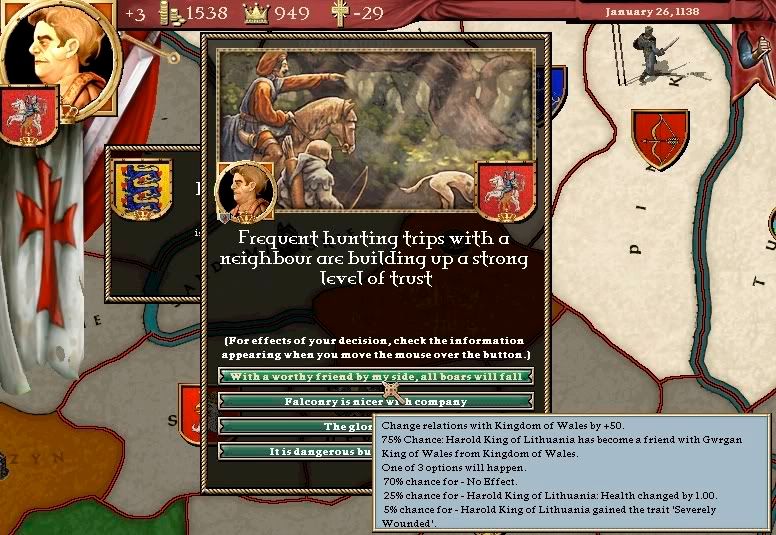Click the red knight shield in the event window

coord(505,190)
